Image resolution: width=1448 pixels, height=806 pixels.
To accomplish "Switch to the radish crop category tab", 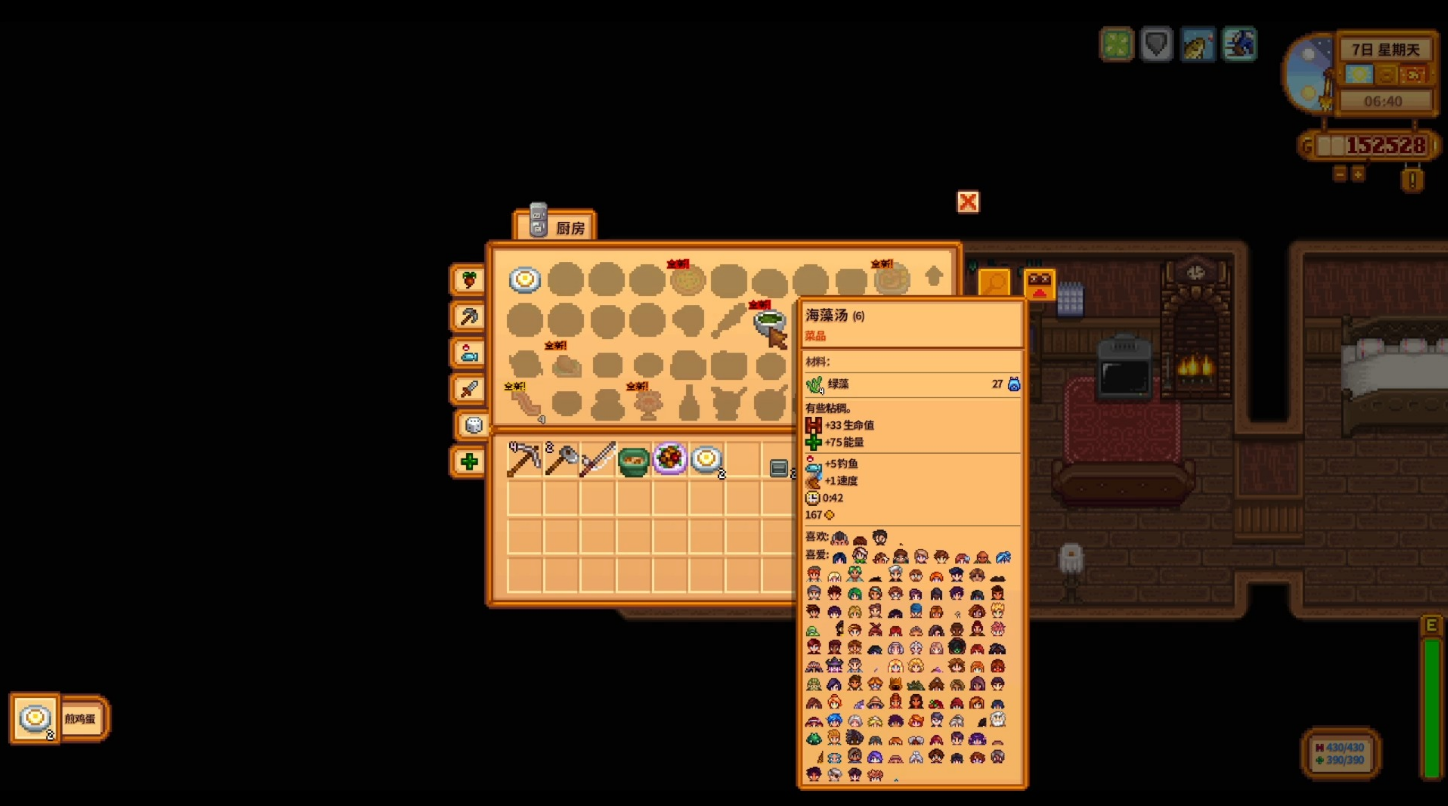I will (468, 280).
